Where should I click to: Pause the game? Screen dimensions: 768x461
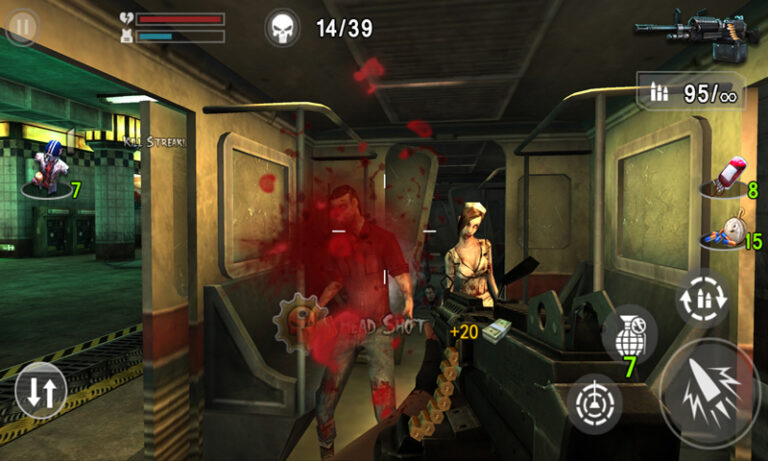[x=22, y=27]
